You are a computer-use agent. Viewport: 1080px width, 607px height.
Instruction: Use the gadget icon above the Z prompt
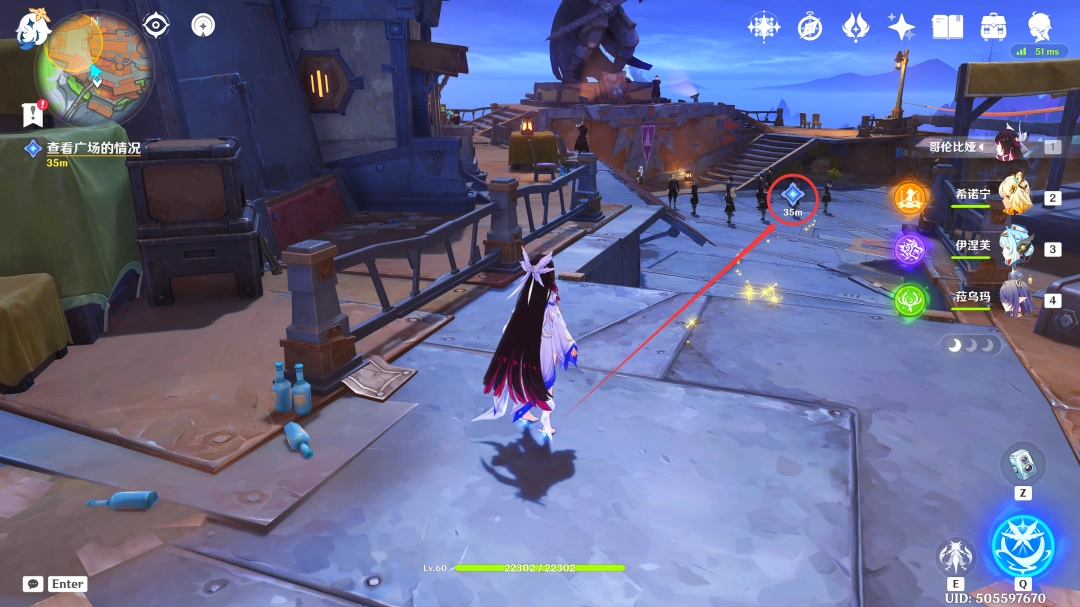point(1022,463)
